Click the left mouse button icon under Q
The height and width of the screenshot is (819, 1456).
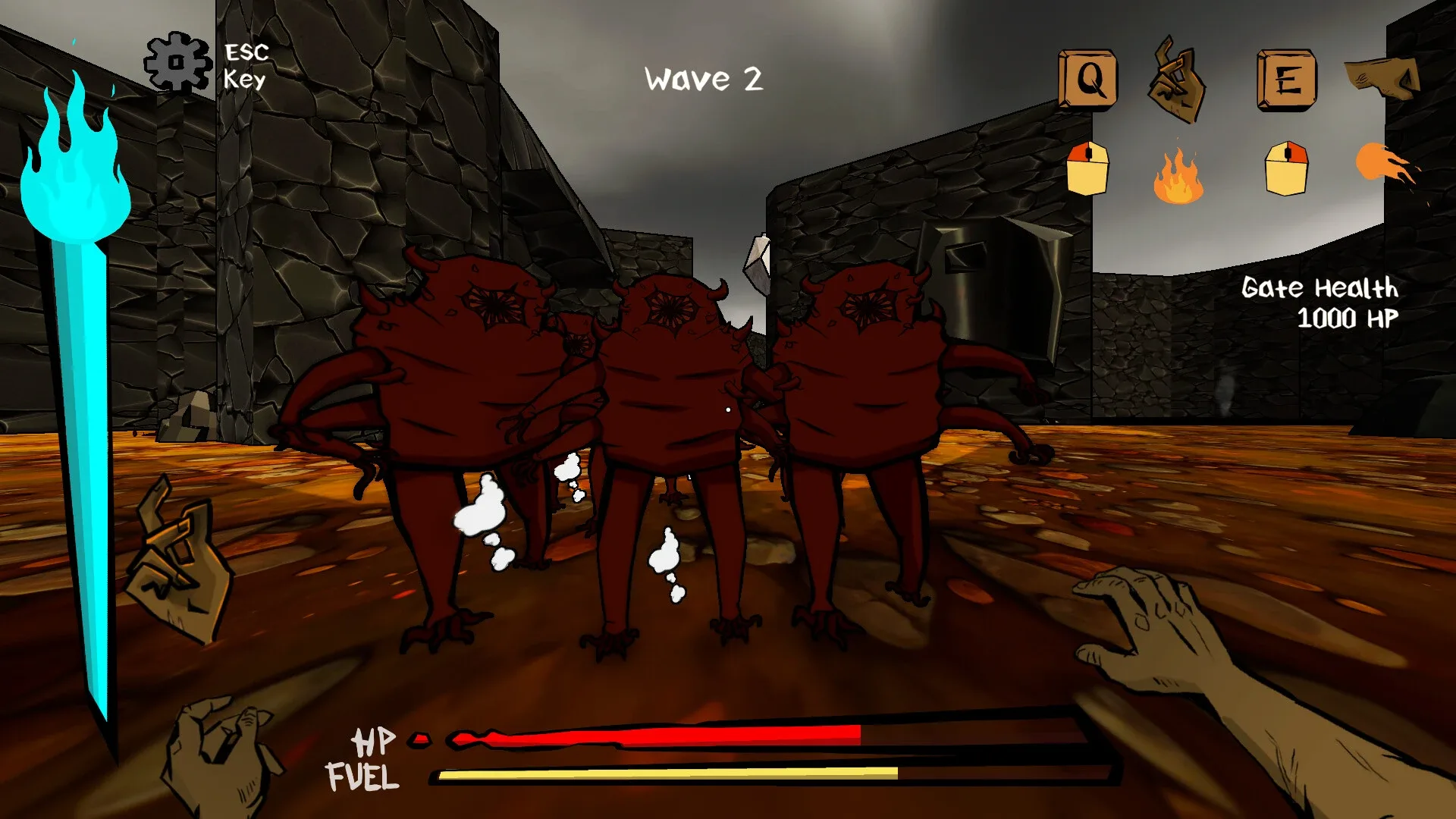coord(1087,169)
